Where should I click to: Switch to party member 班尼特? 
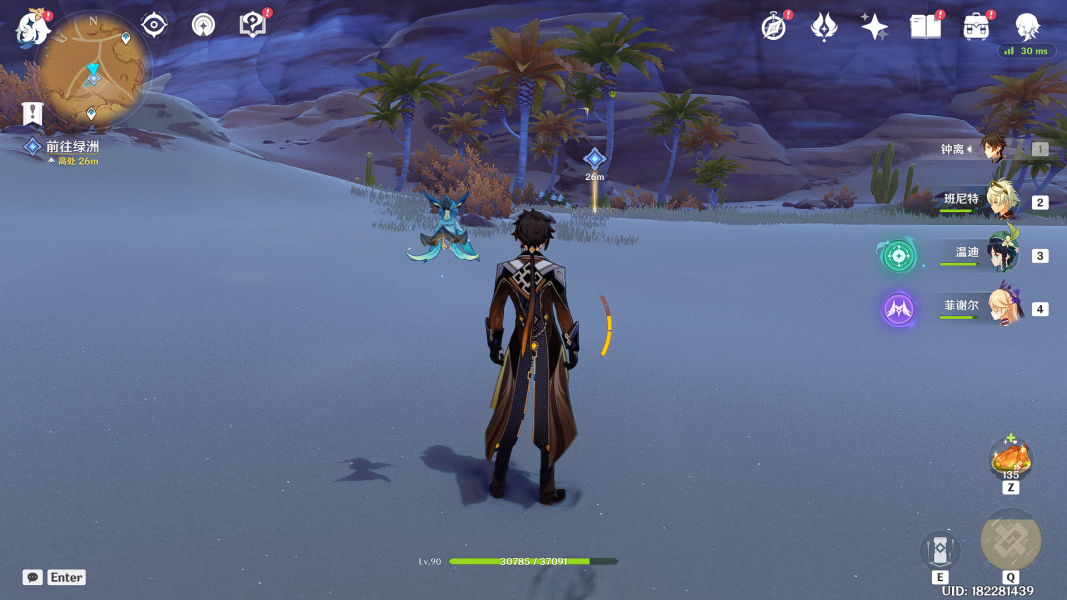click(1000, 201)
